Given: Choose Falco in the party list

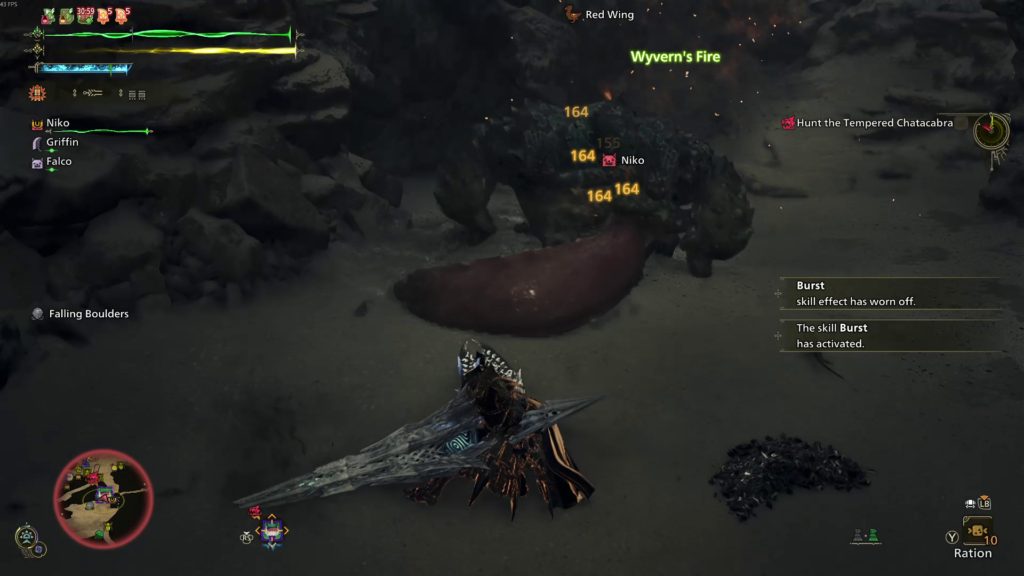Looking at the screenshot, I should point(58,161).
